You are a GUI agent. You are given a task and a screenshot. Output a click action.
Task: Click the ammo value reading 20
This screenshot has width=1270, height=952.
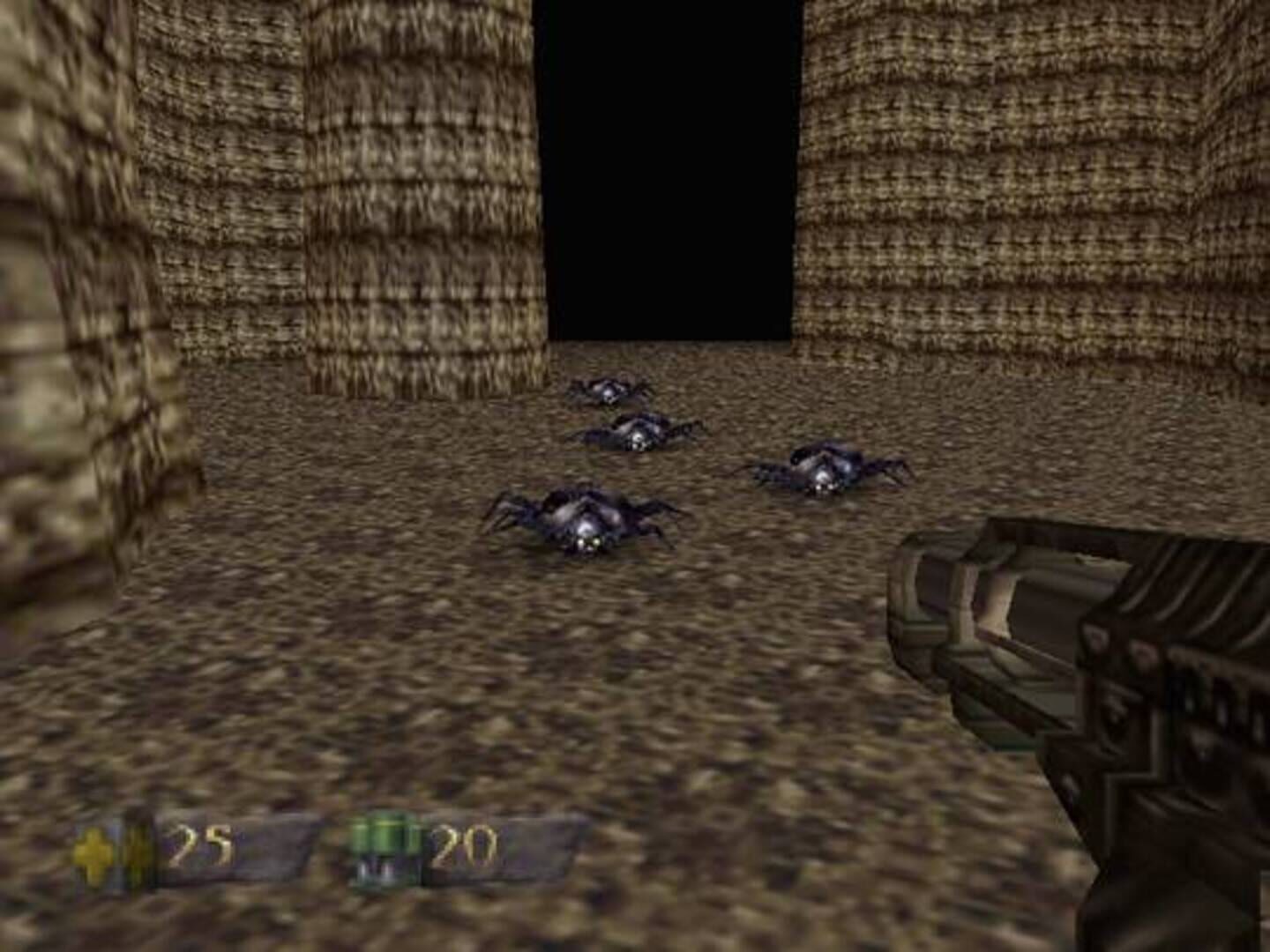[x=468, y=846]
